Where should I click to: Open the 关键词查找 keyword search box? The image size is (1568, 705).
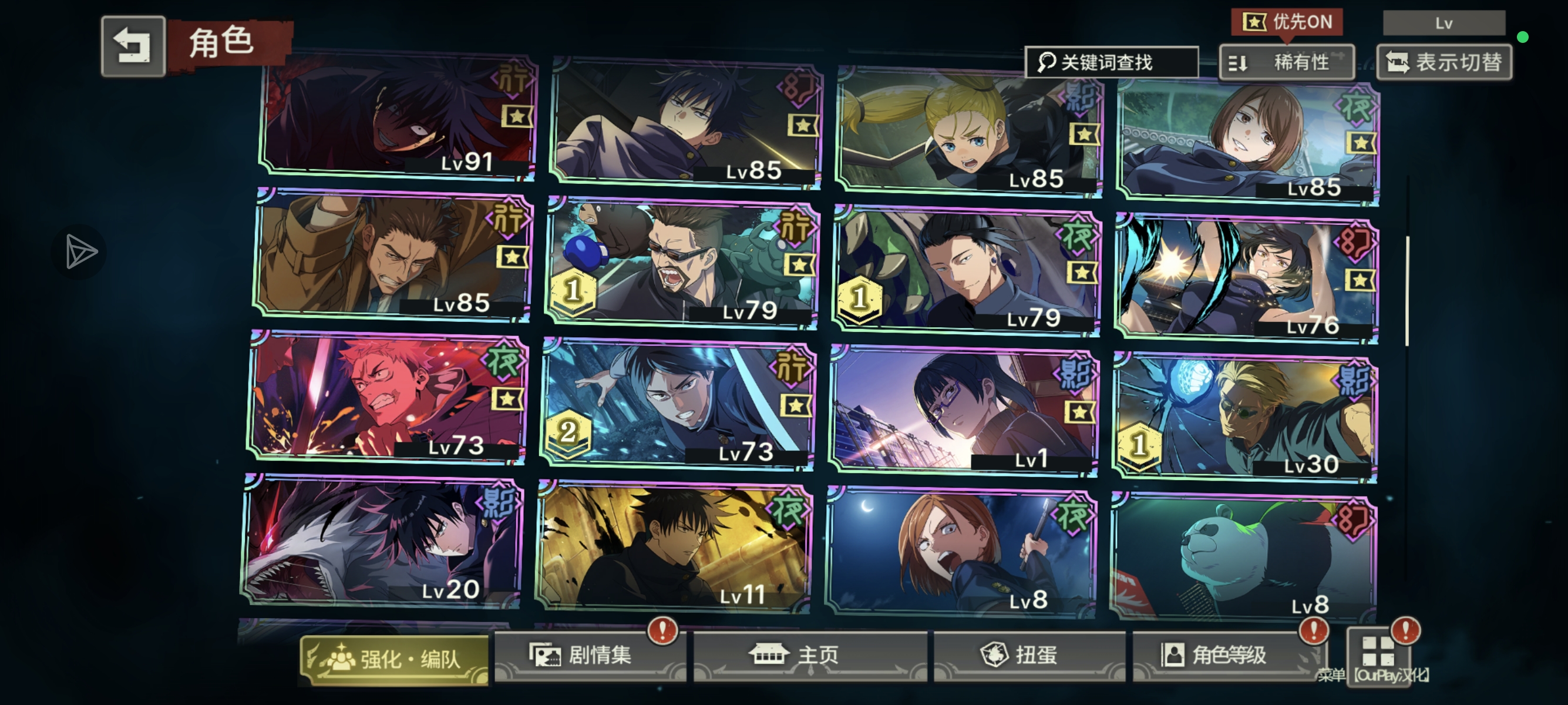1112,62
